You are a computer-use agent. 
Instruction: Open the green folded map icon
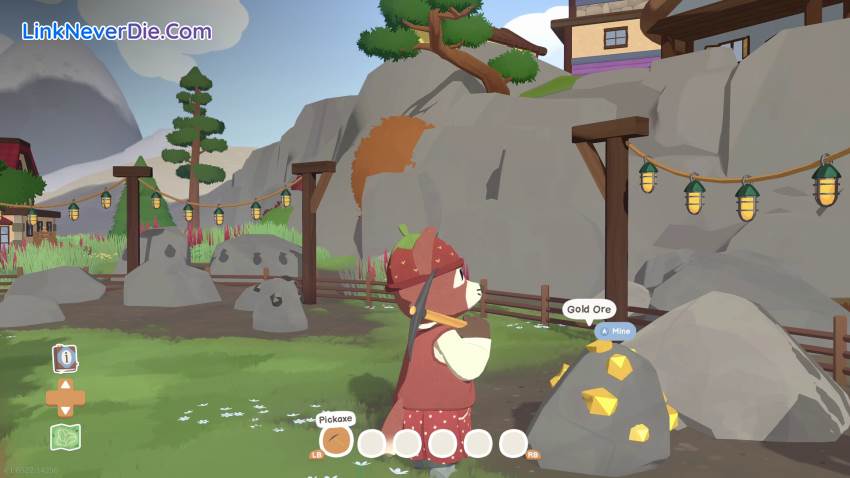(65, 437)
